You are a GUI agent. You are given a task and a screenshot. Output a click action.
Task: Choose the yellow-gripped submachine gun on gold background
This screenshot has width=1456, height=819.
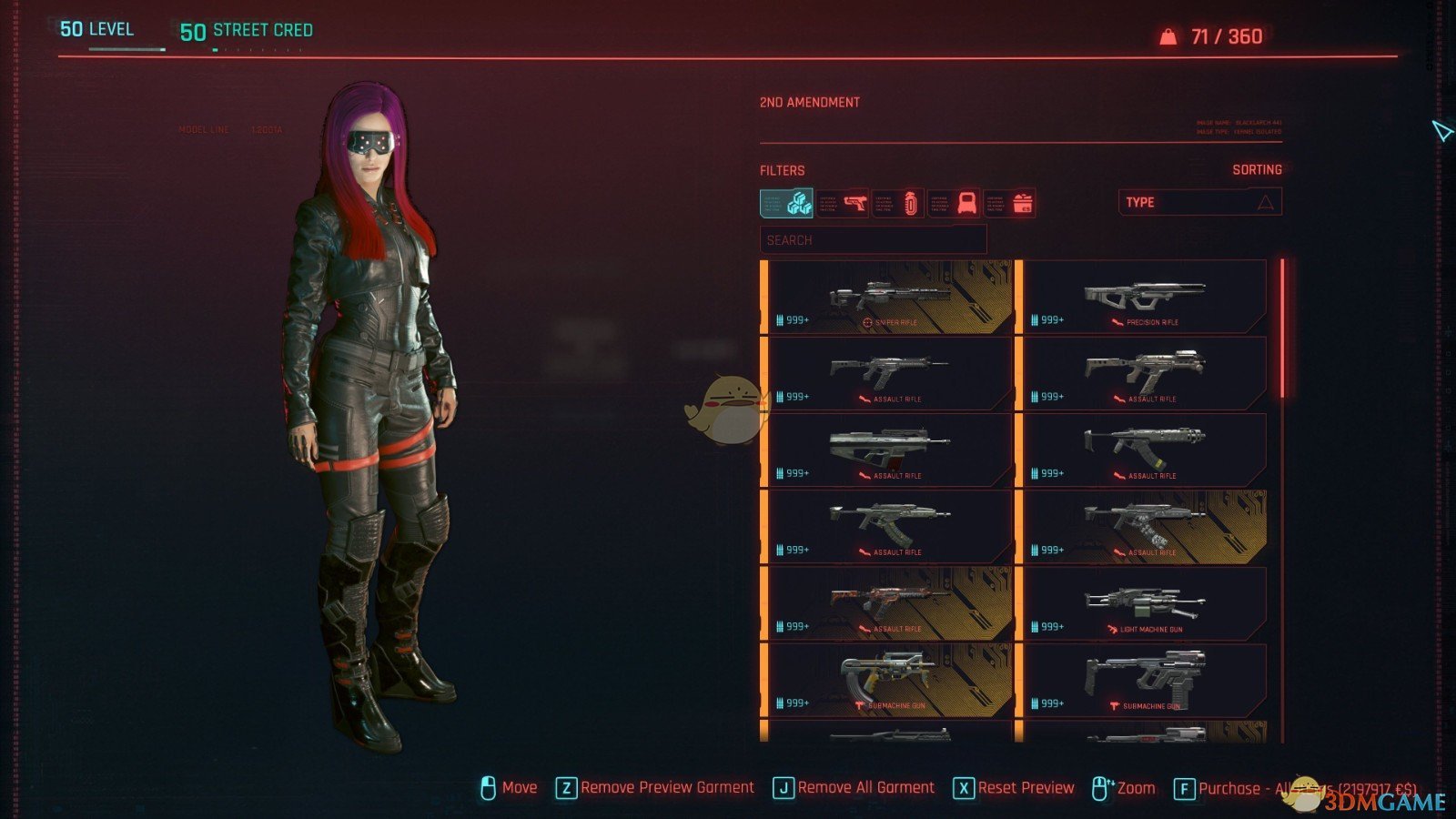point(889,681)
